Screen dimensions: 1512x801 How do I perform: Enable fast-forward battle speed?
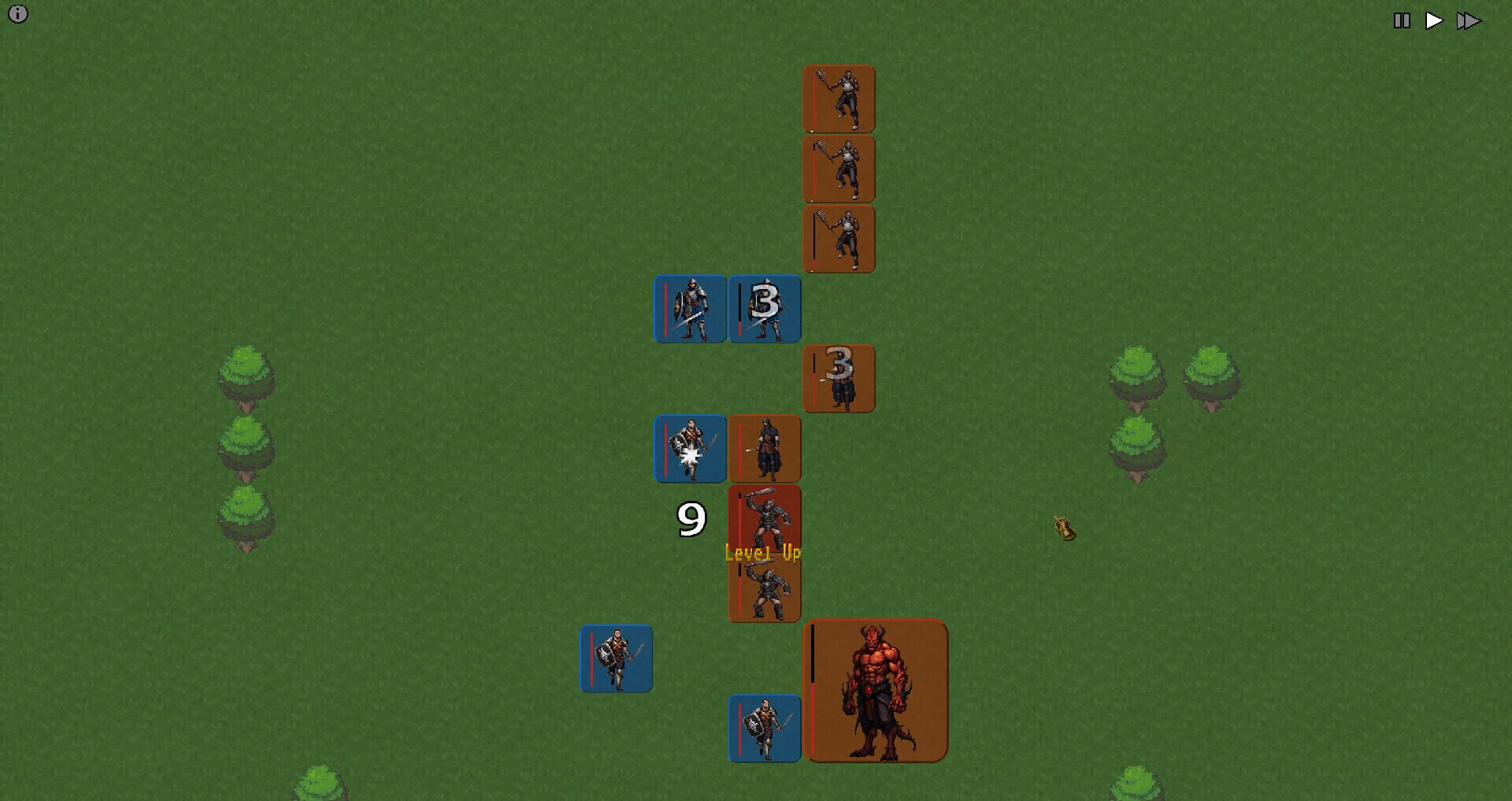[x=1469, y=20]
